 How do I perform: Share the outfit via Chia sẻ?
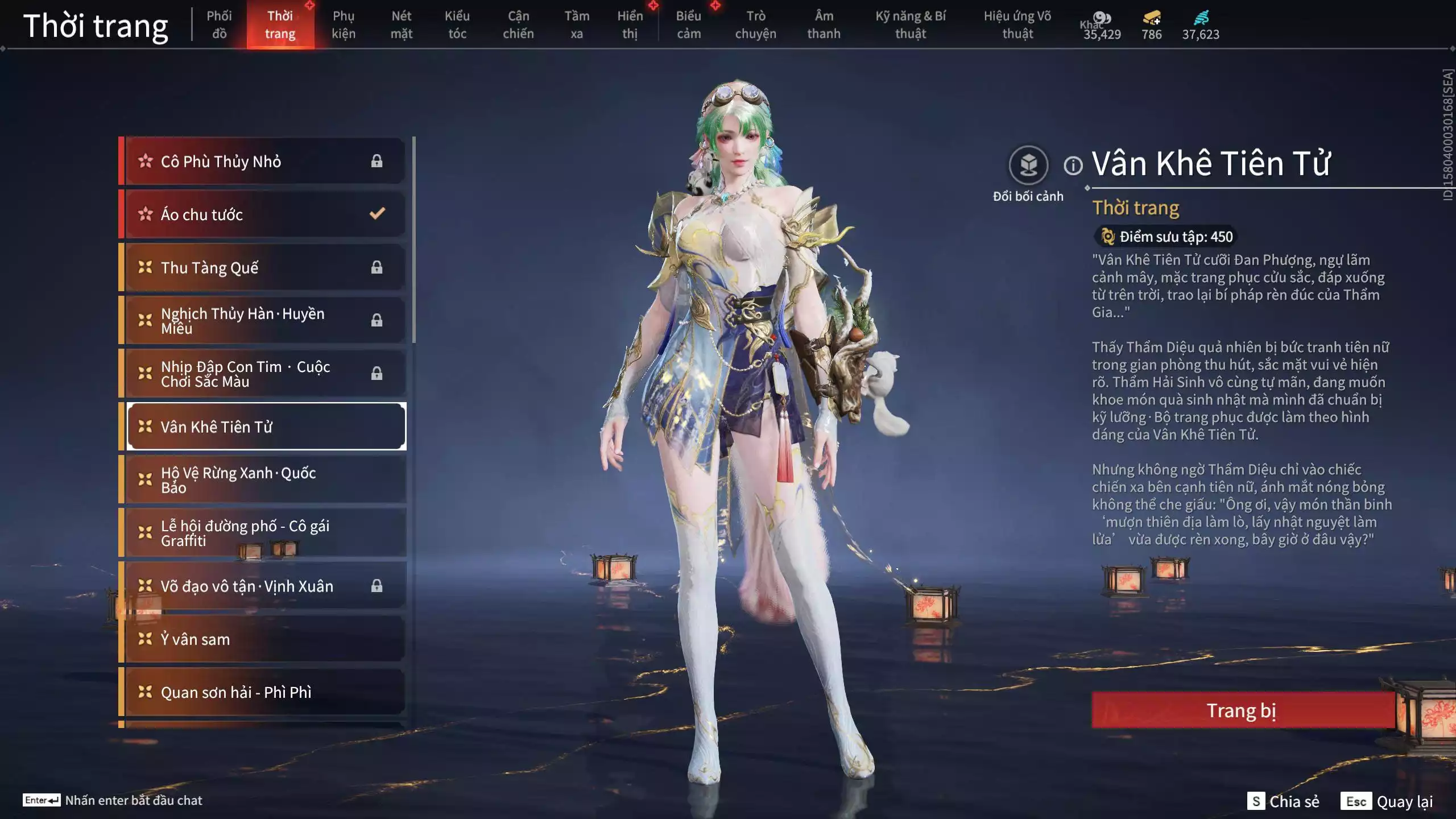(x=1283, y=801)
